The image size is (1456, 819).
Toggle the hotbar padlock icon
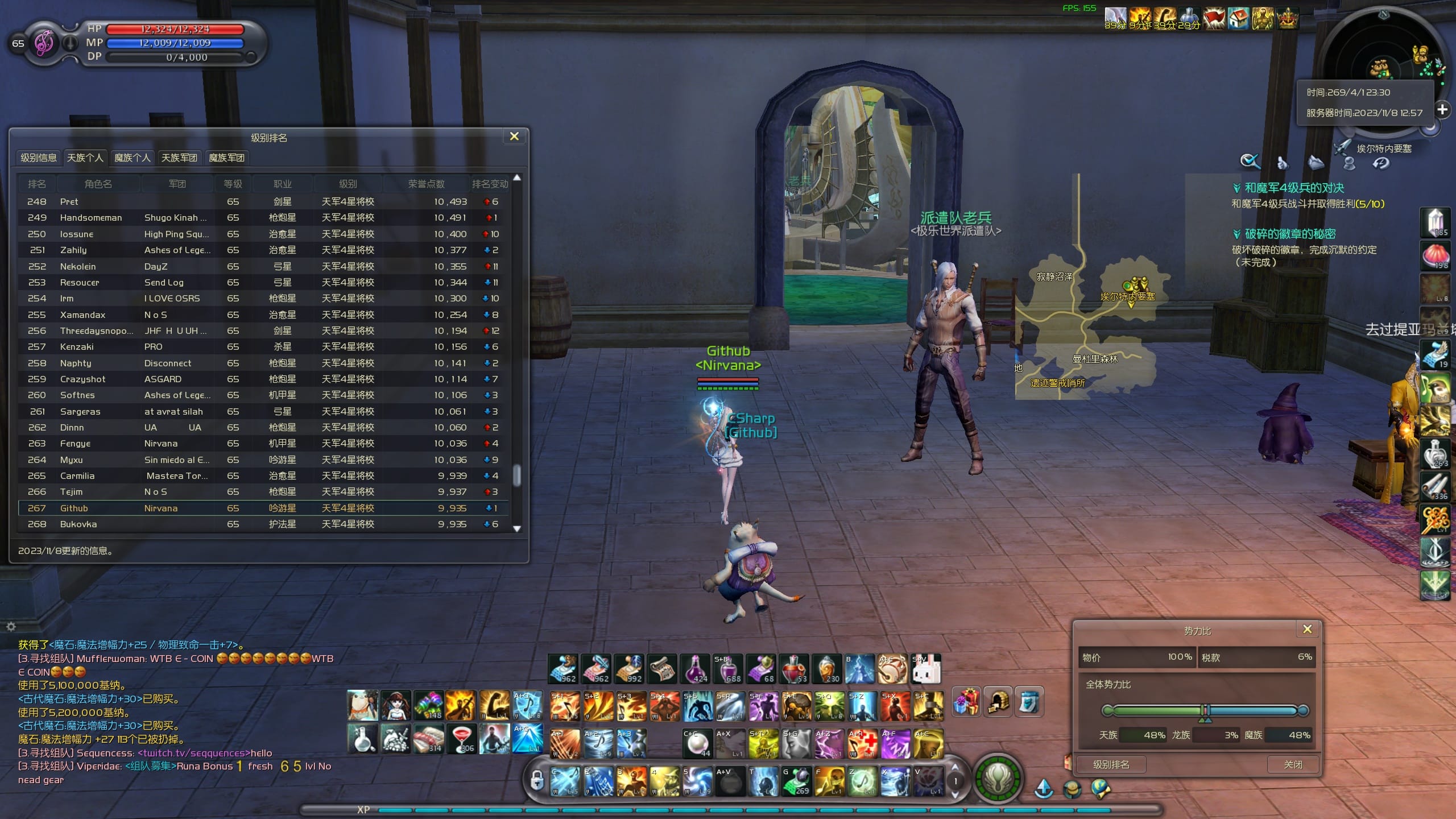537,780
